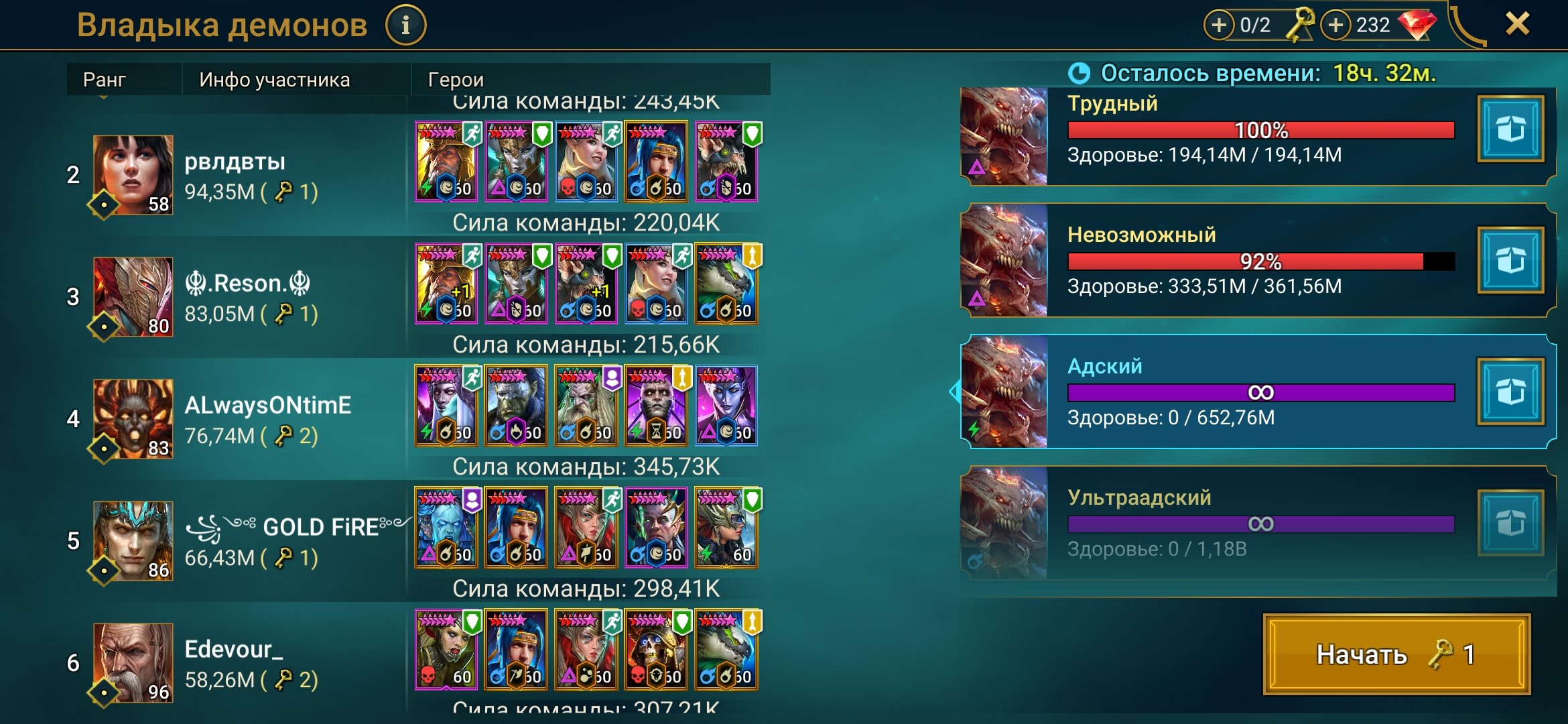Select the ALwaysONtimE ranking row
This screenshot has height=724, width=1568.
268,419
